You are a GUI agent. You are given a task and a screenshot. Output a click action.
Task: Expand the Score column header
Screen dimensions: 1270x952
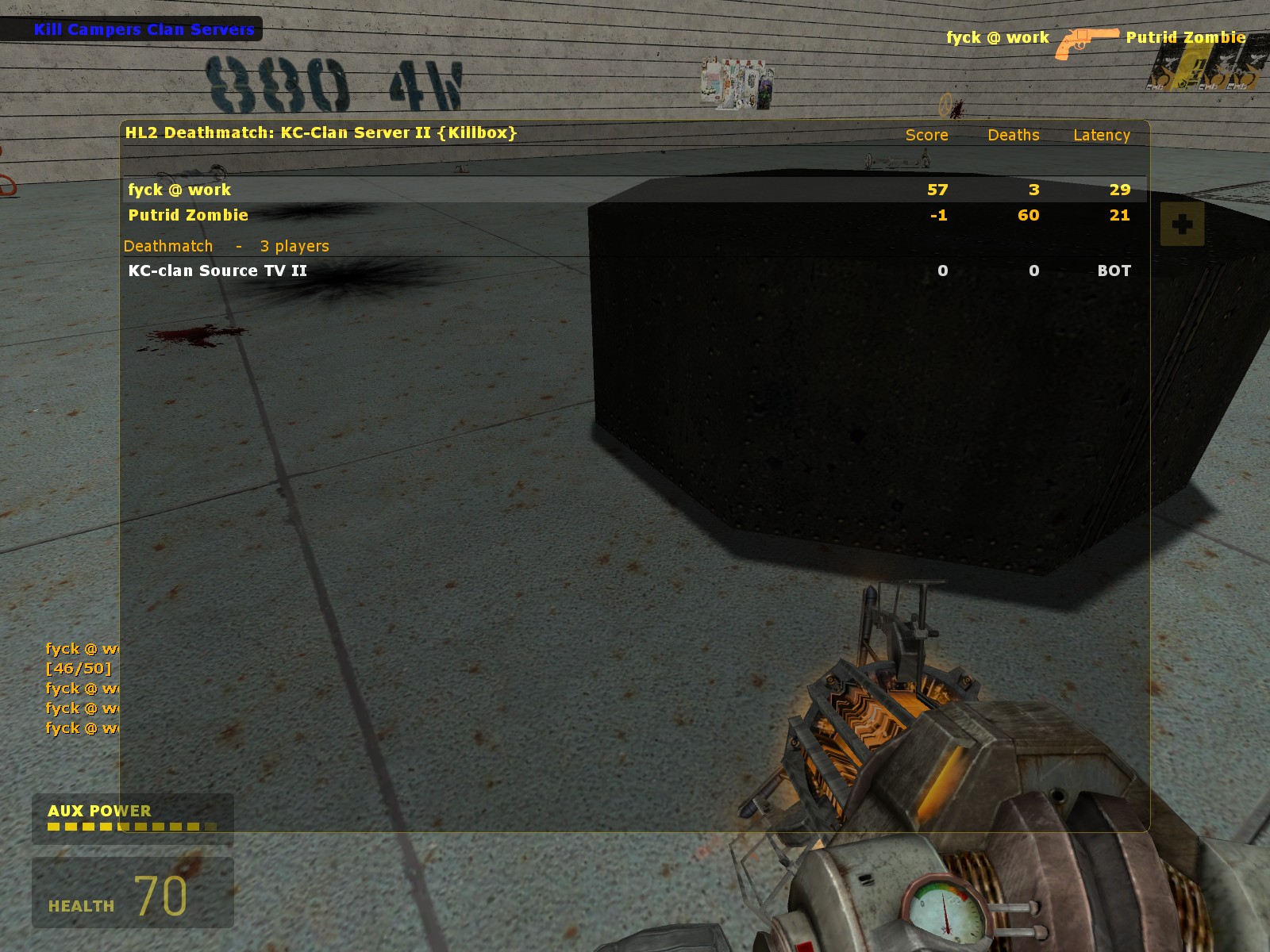pyautogui.click(x=927, y=136)
